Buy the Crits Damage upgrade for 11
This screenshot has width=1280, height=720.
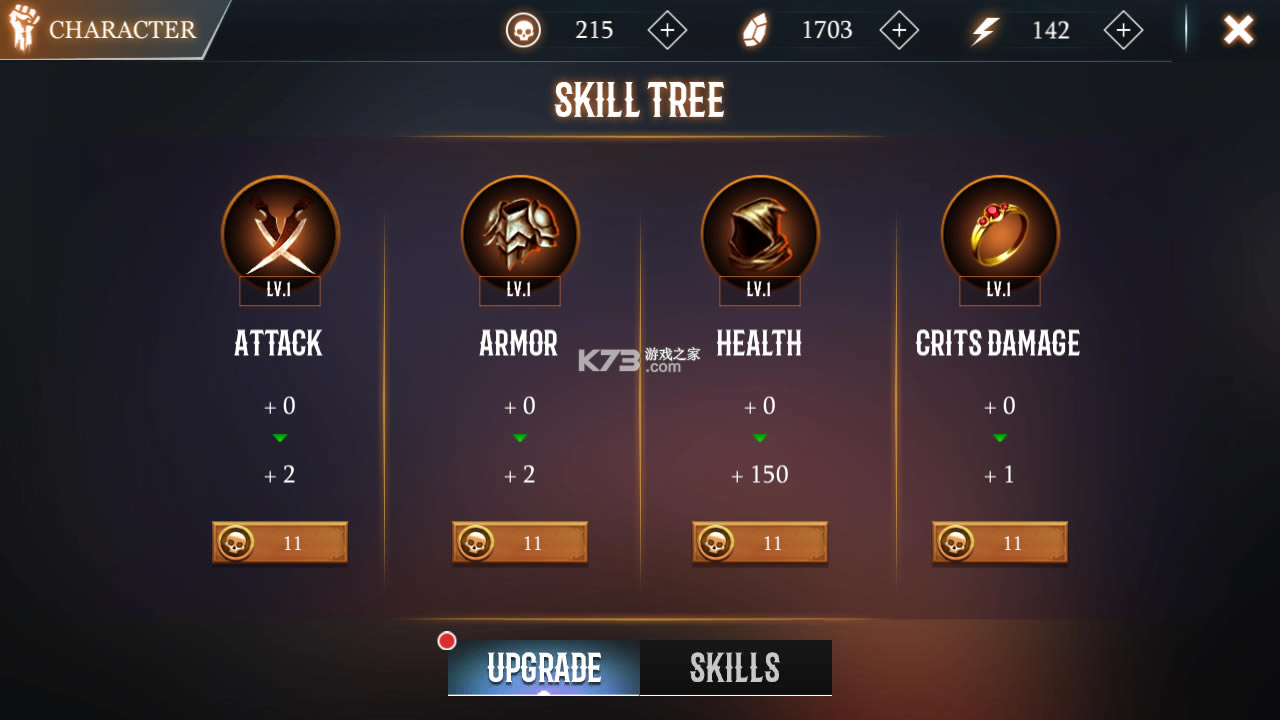click(x=1000, y=543)
